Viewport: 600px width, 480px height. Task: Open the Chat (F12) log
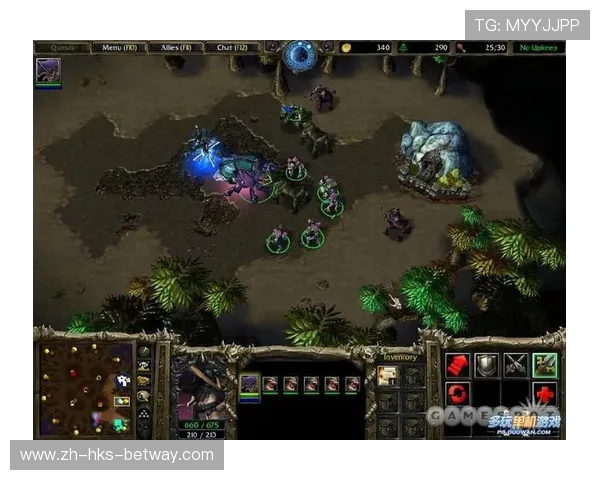click(233, 47)
